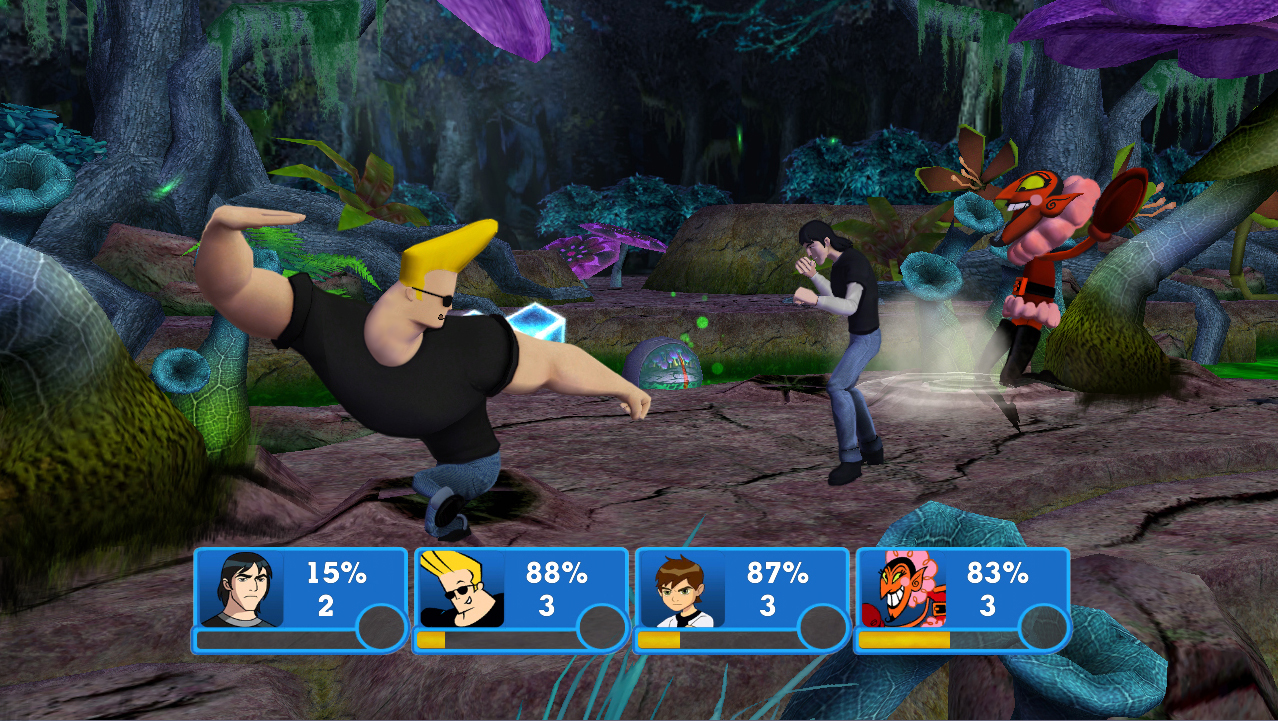This screenshot has height=721, width=1278.
Task: Select Kevin Levin's portrait in the HUD
Action: coord(240,588)
